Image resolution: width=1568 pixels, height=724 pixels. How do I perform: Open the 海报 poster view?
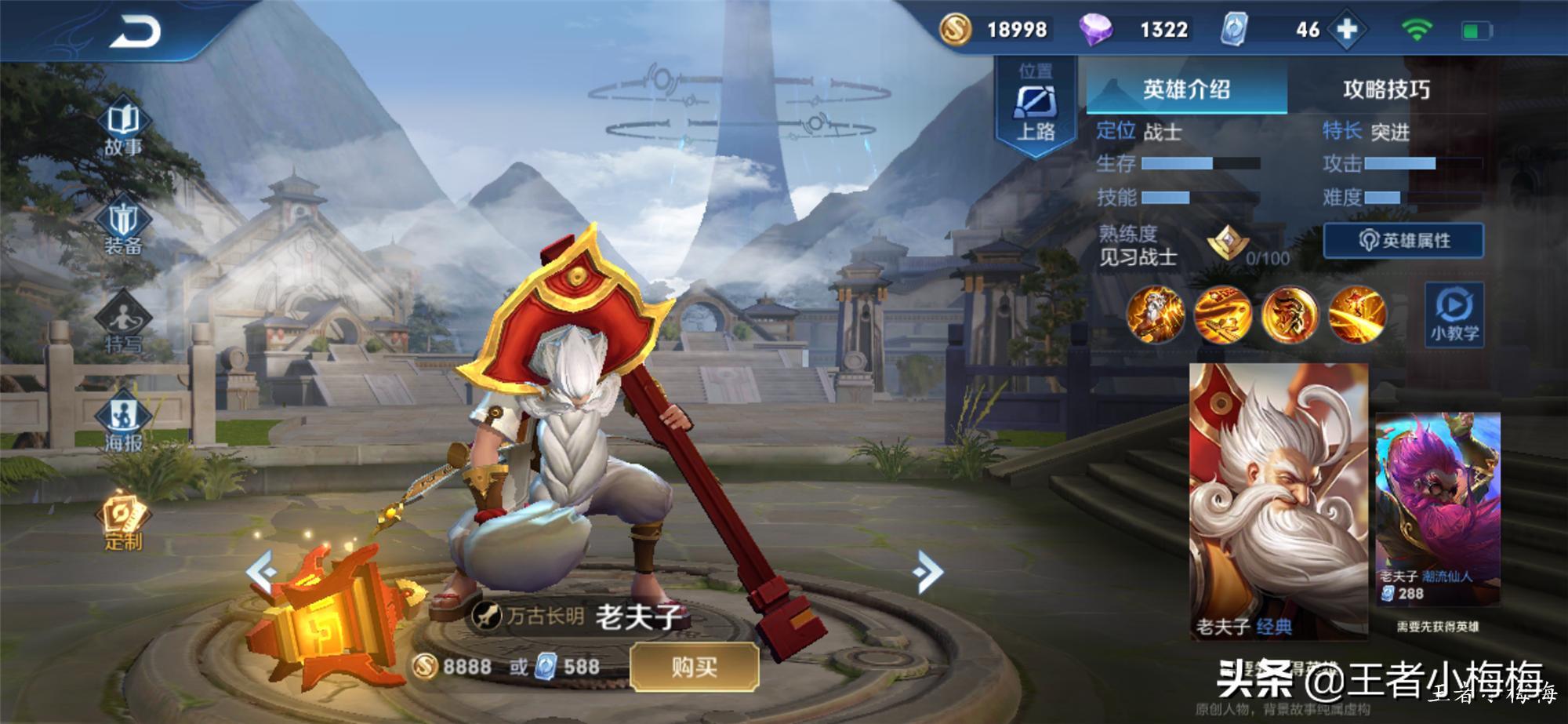point(123,424)
